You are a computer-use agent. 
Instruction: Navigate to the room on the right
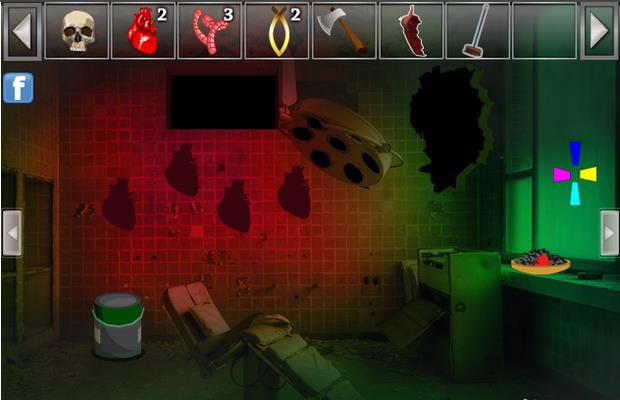click(608, 233)
